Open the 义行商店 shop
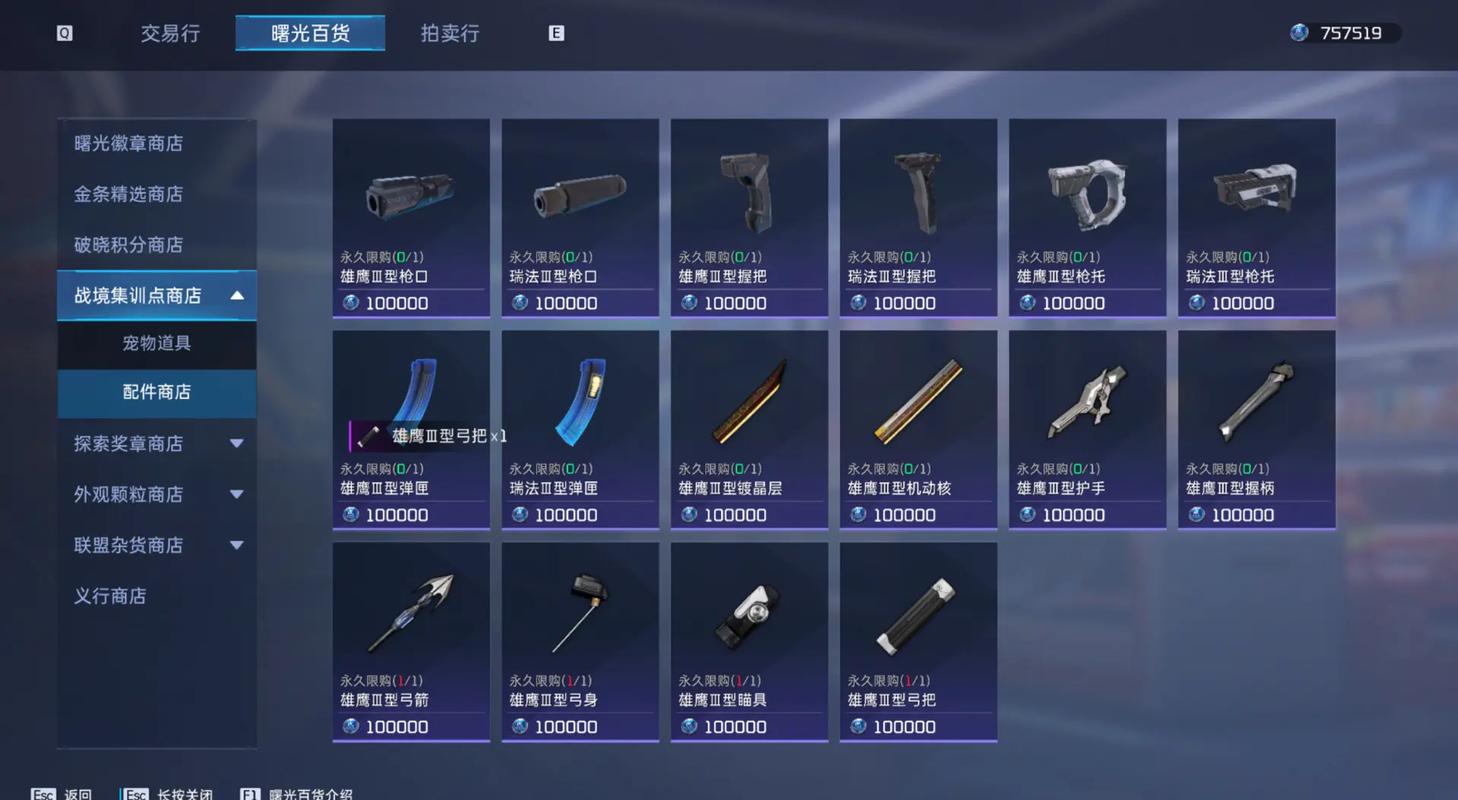The width and height of the screenshot is (1458, 800). 111,596
